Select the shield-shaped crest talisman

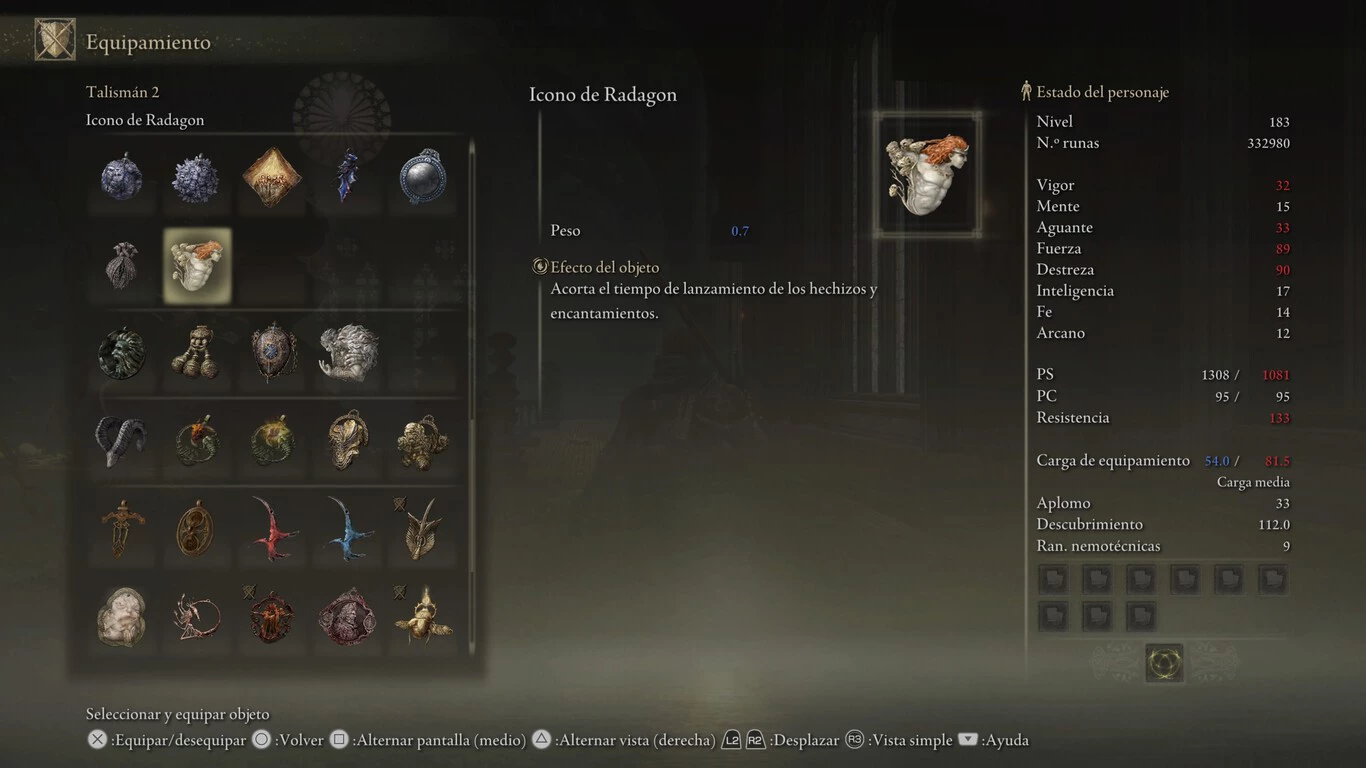click(272, 353)
